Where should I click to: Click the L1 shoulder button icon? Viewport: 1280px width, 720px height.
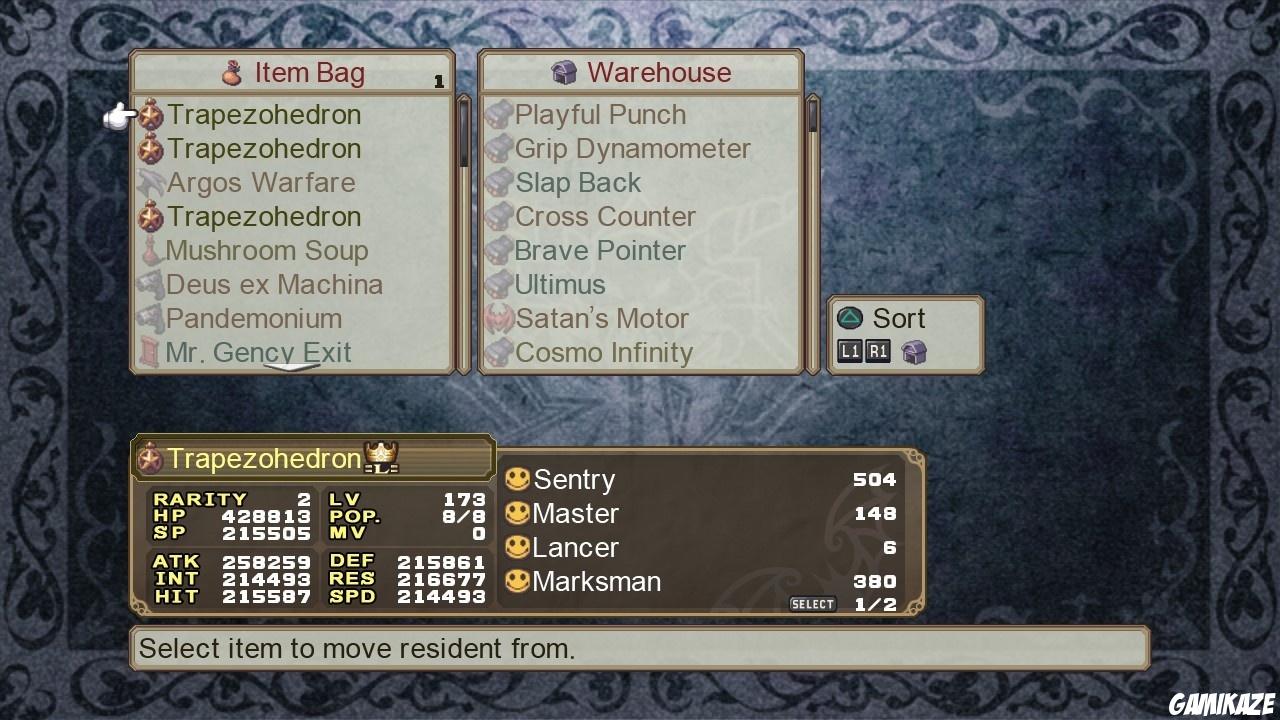pos(849,351)
